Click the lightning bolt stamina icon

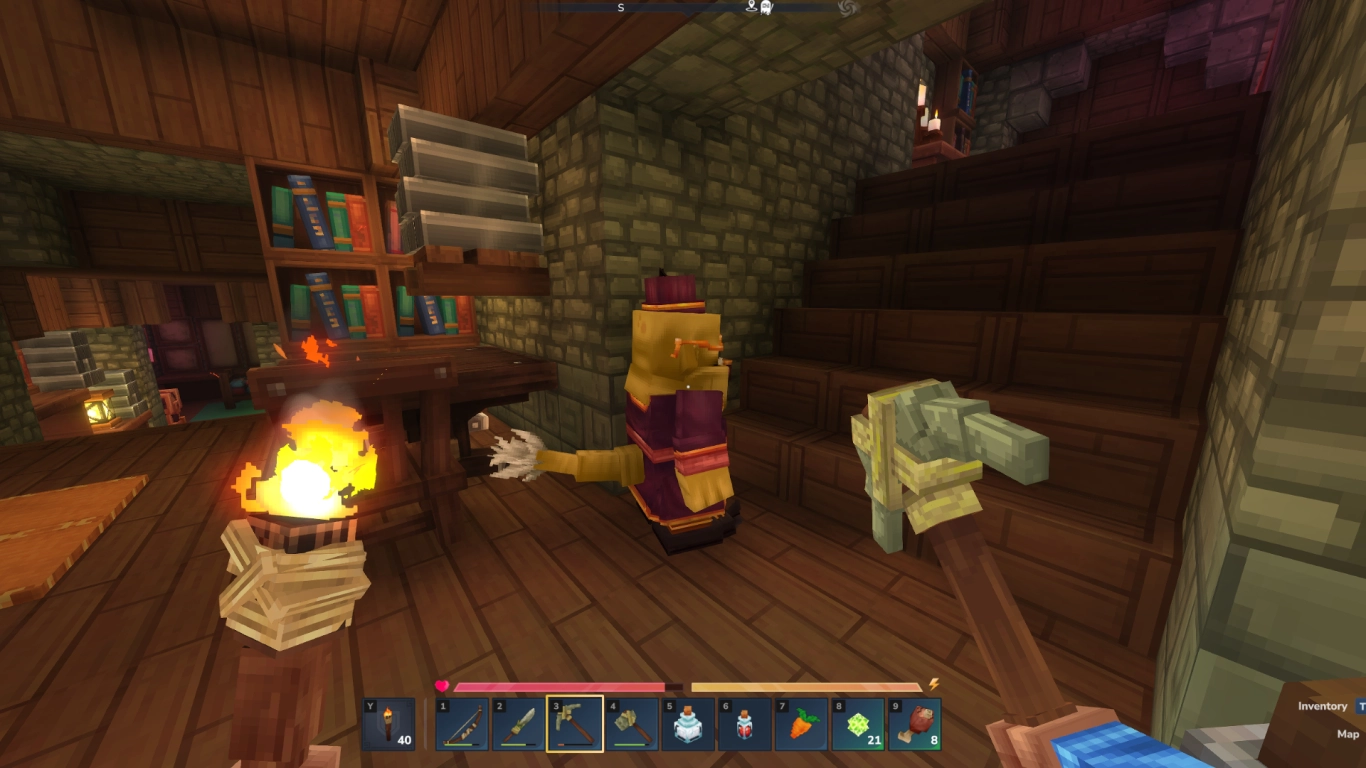(934, 686)
